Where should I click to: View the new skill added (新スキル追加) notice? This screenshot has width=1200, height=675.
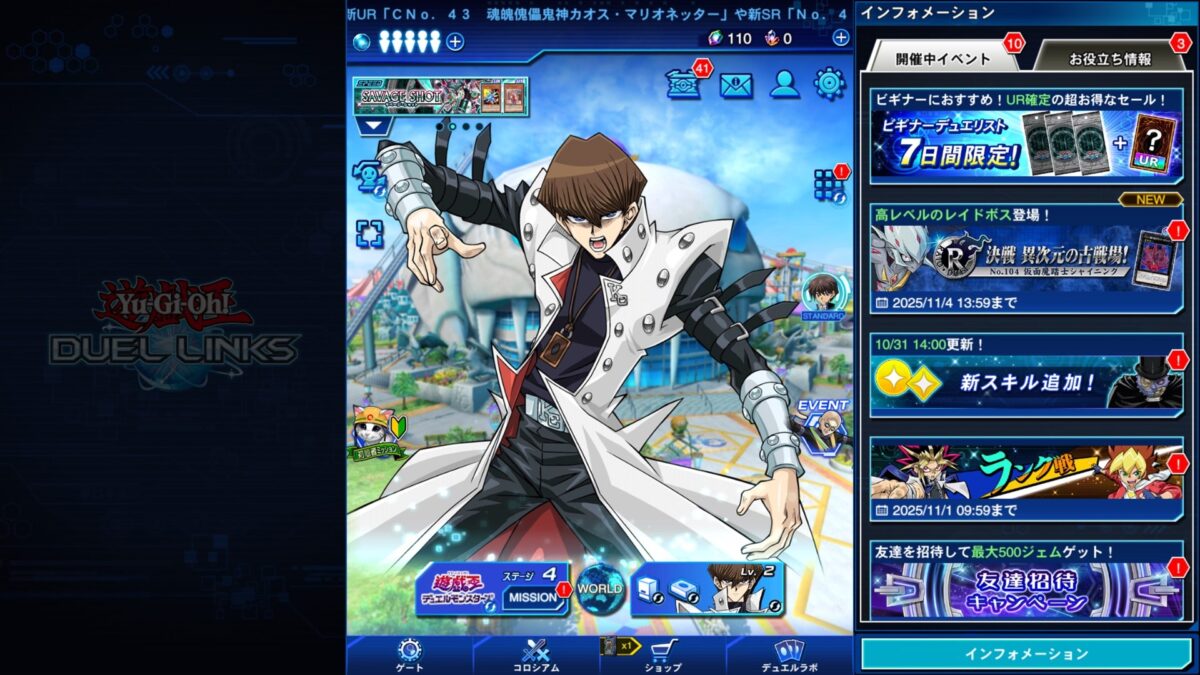coord(1026,382)
